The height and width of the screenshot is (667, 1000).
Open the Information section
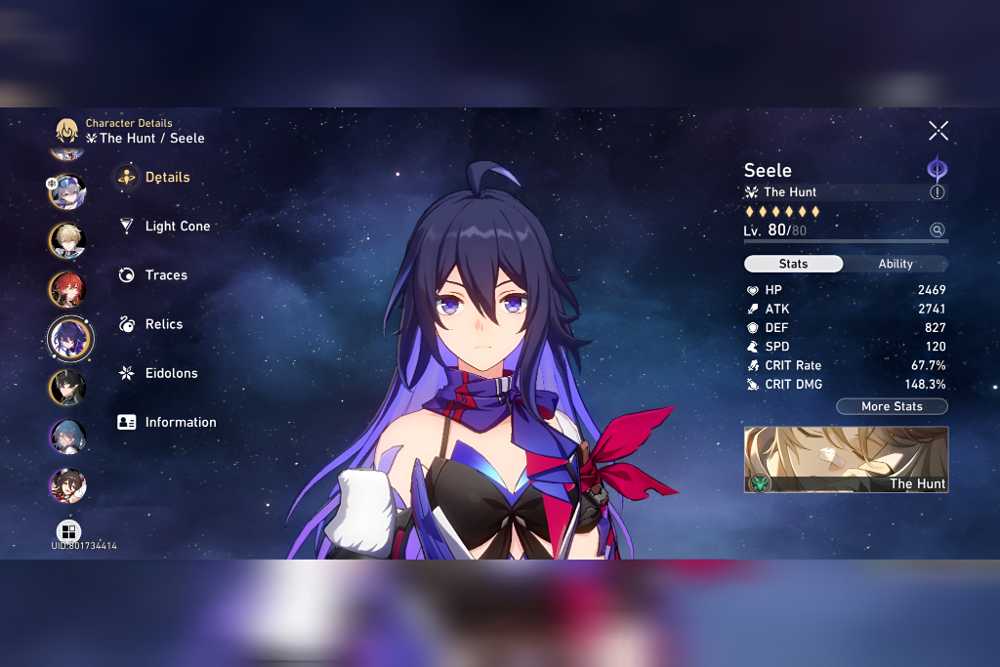coord(179,422)
